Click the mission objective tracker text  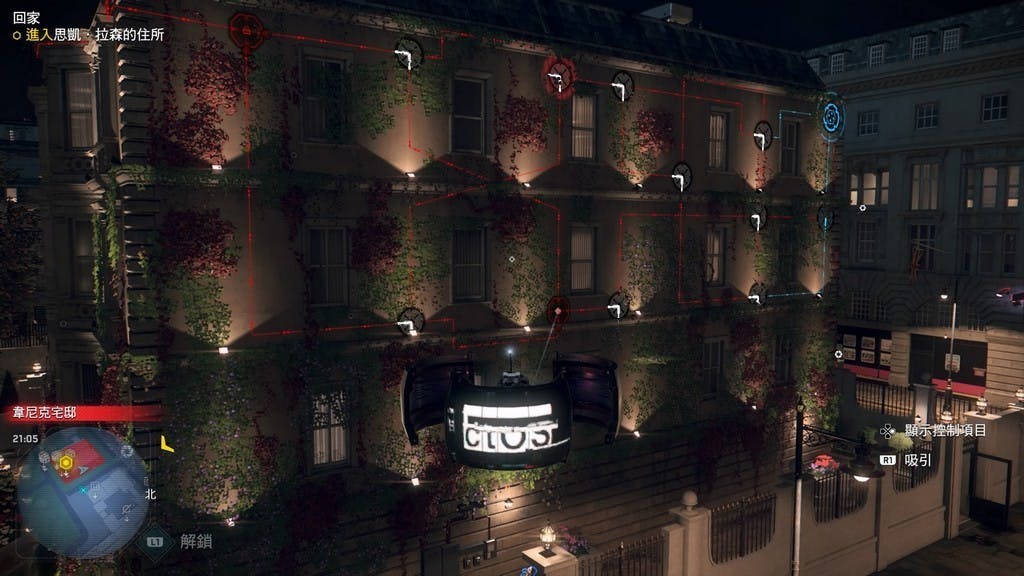(96, 35)
